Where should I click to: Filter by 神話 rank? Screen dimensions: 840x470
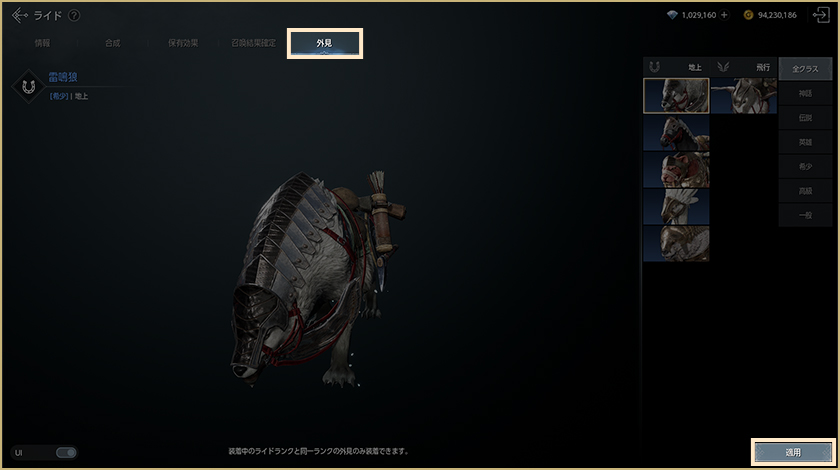coord(805,93)
